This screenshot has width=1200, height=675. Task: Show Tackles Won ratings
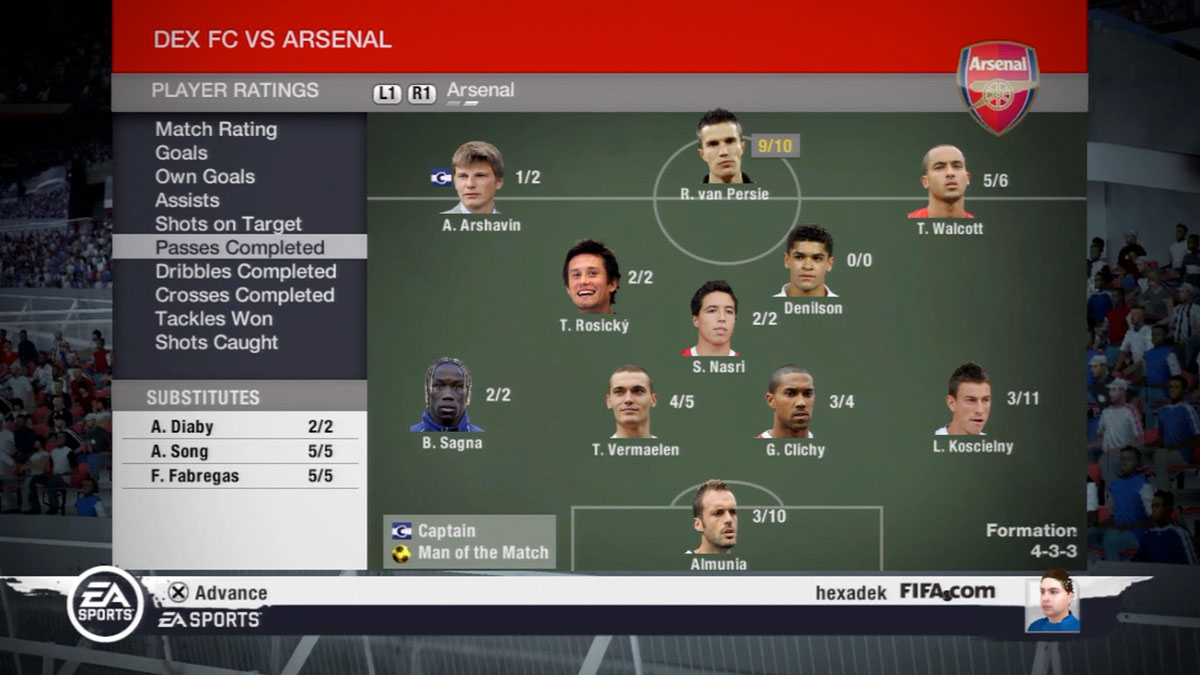pos(213,319)
